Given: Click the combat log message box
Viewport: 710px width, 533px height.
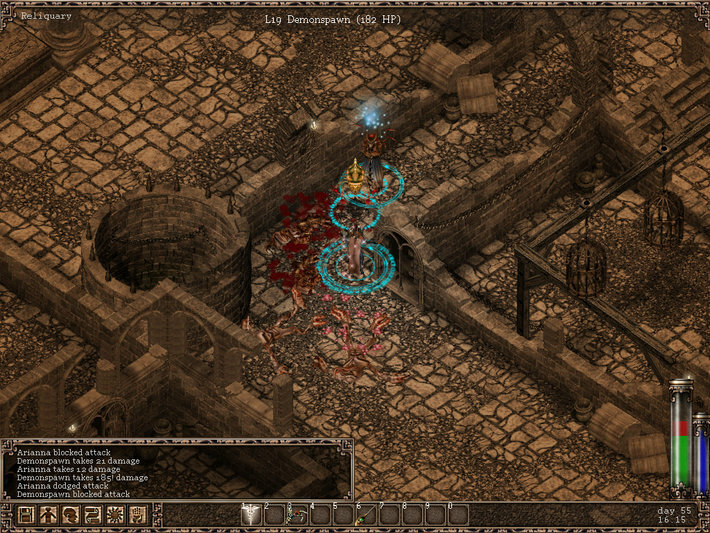Looking at the screenshot, I should (x=177, y=470).
